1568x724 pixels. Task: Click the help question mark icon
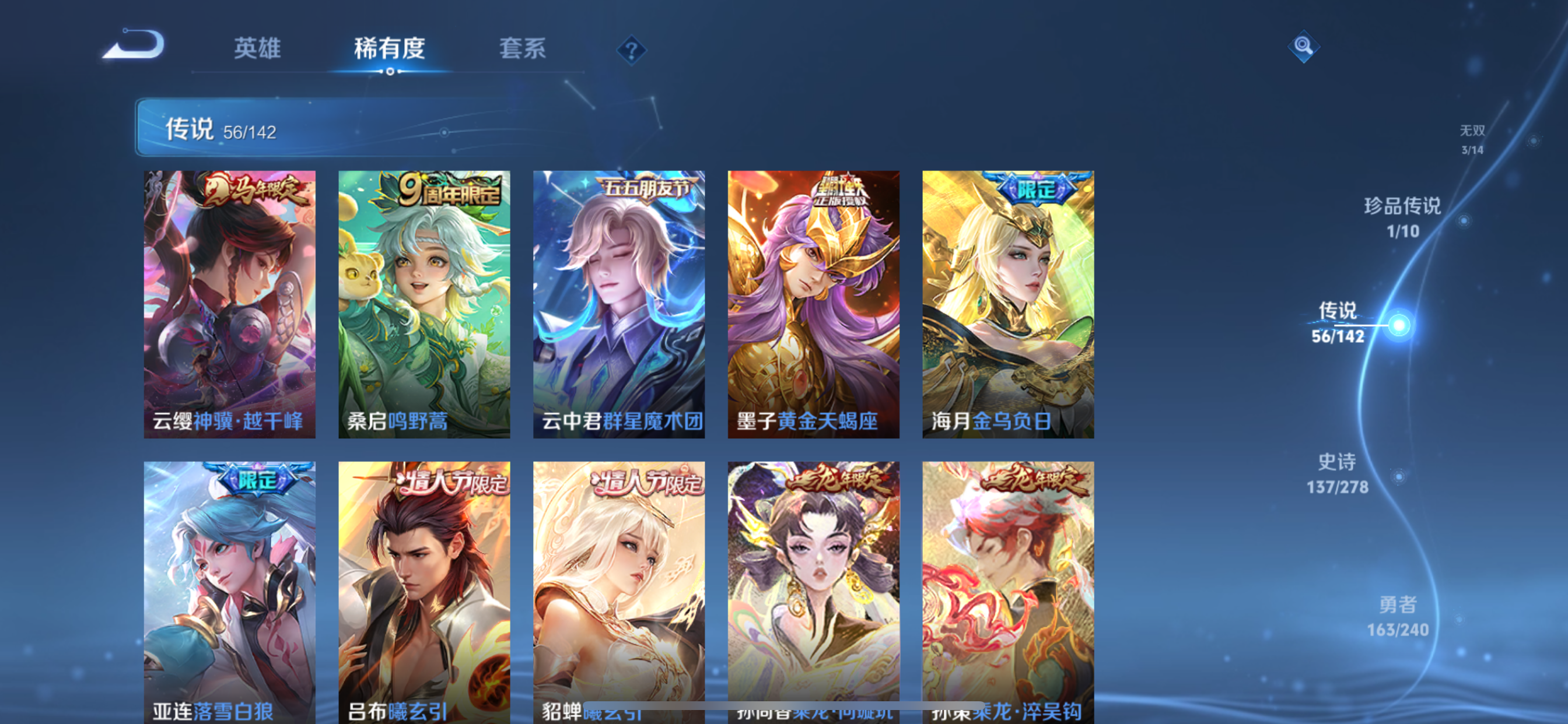point(631,50)
